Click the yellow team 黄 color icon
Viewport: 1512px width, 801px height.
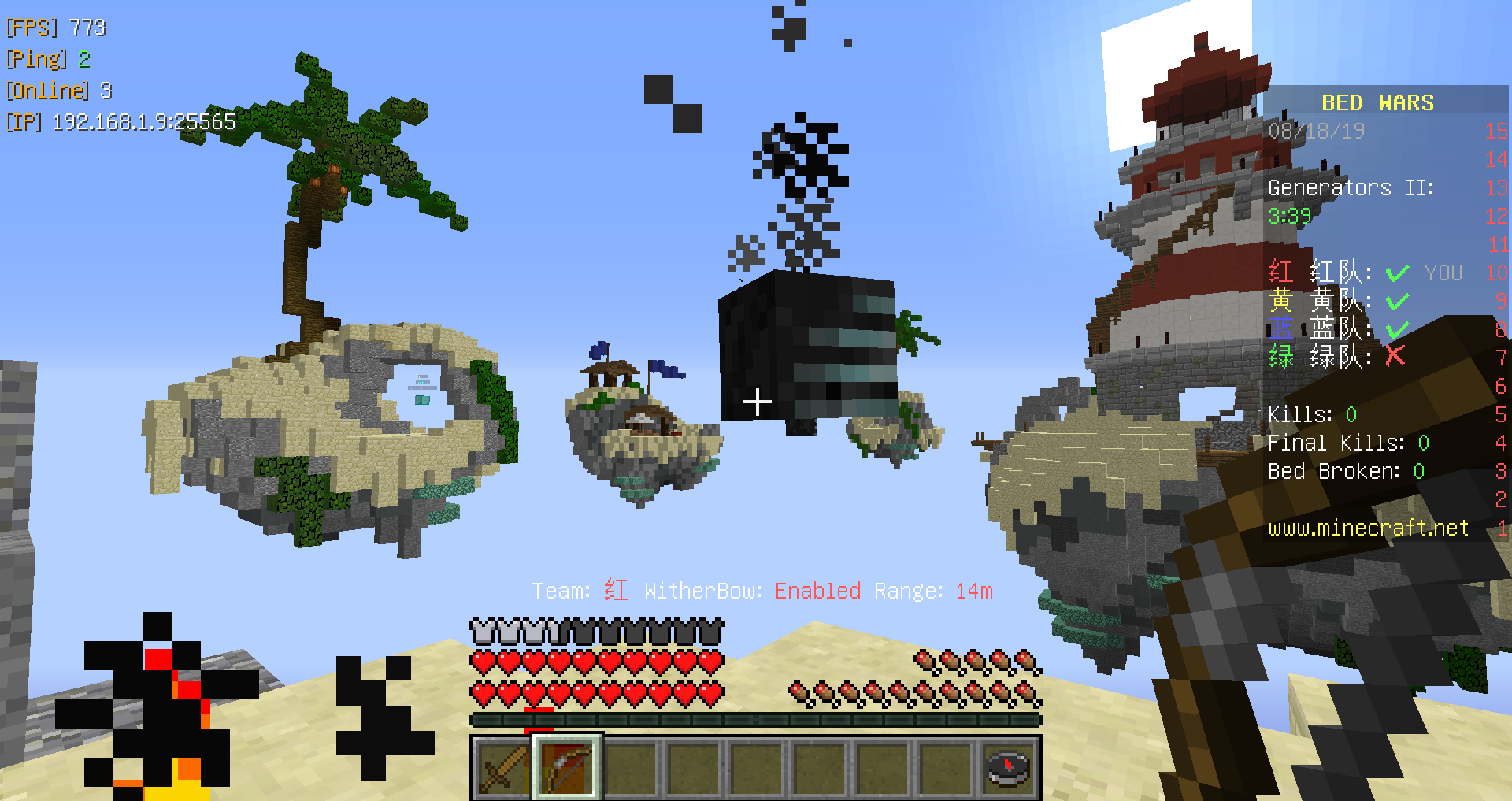[1281, 301]
